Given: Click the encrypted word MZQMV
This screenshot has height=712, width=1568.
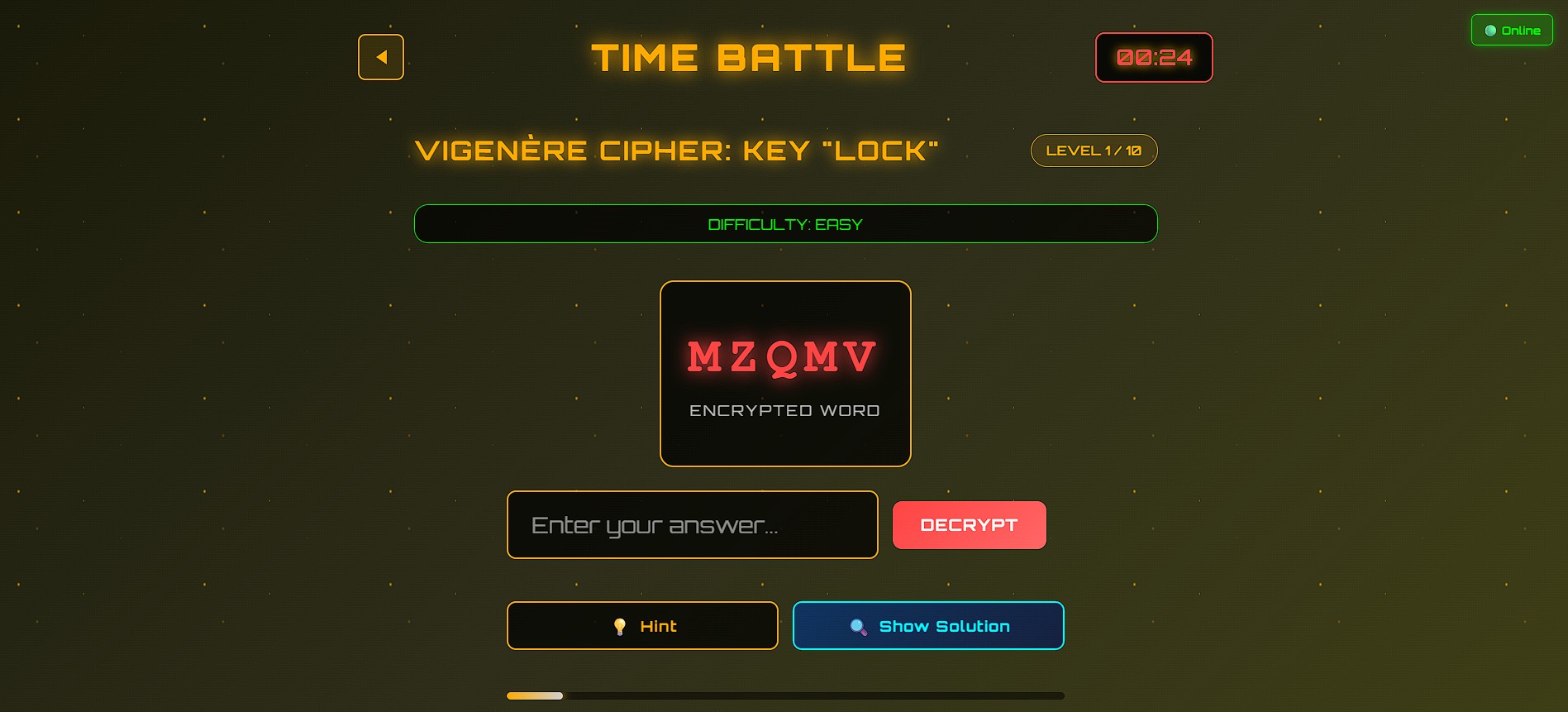Looking at the screenshot, I should pyautogui.click(x=784, y=354).
